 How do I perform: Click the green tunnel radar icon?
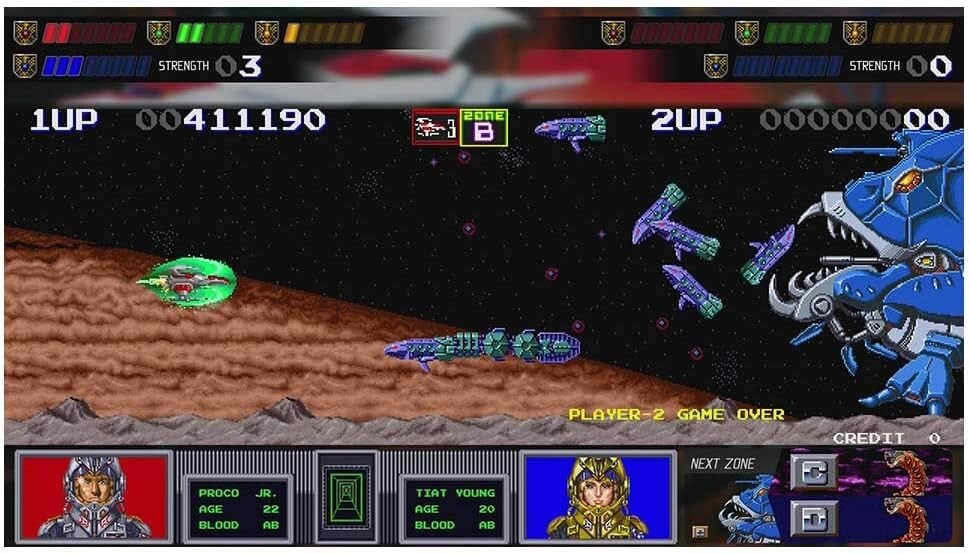click(x=345, y=497)
